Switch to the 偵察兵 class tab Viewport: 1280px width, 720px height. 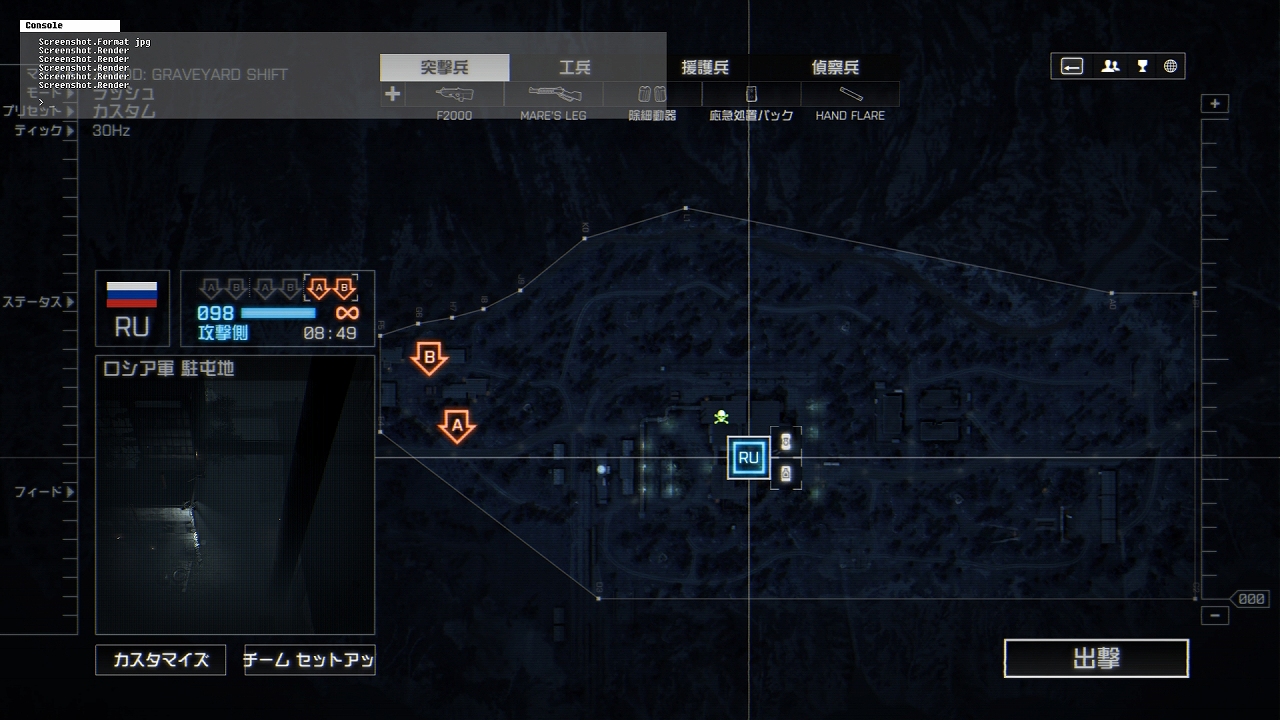[x=835, y=68]
